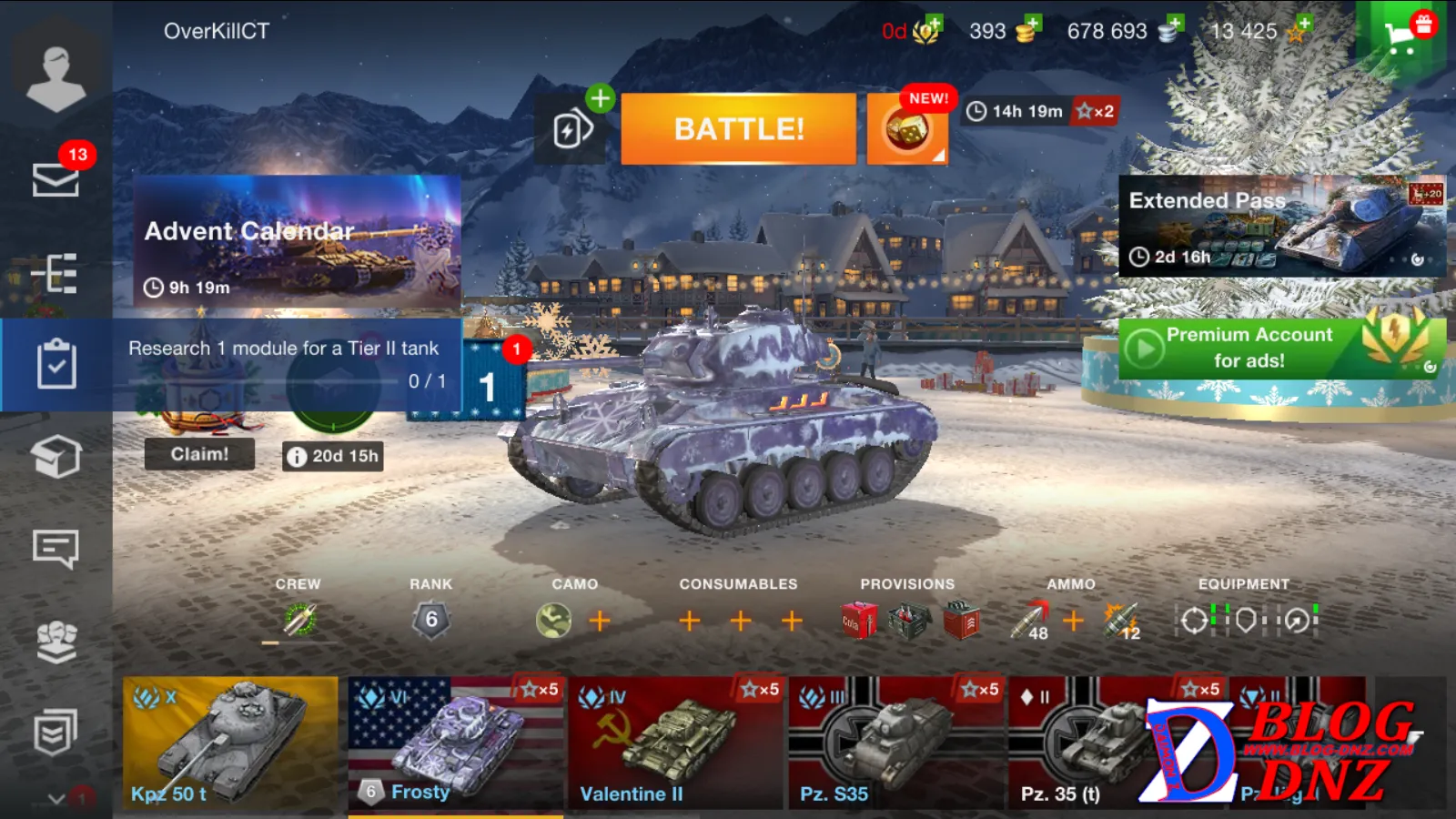
Task: Select the Kpz 50 t tank
Action: point(230,743)
